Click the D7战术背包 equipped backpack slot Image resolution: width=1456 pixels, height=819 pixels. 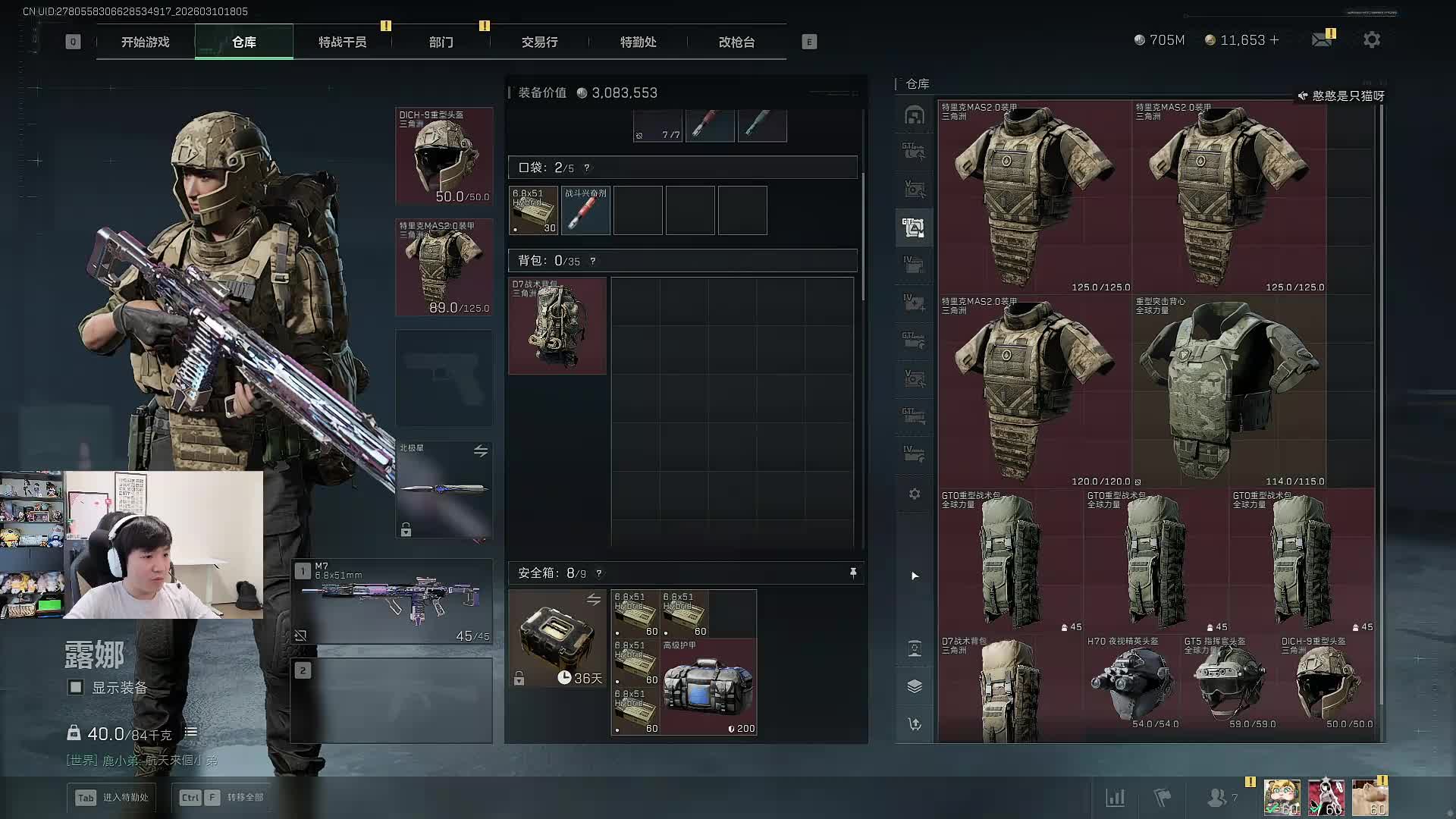pos(557,325)
